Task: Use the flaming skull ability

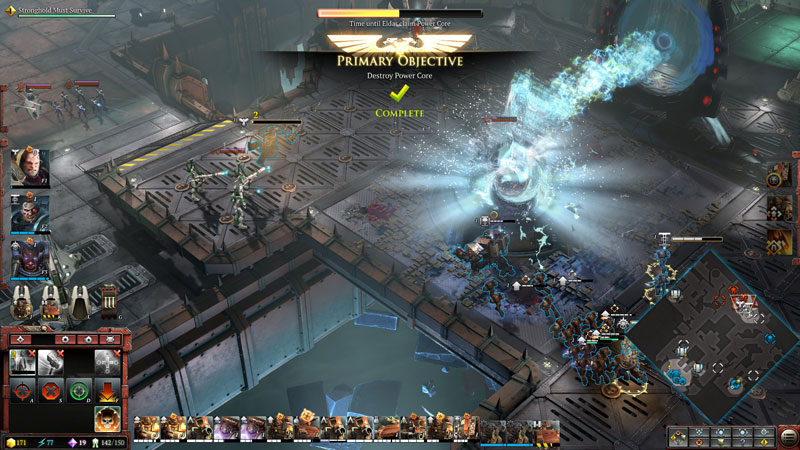Action: click(108, 418)
